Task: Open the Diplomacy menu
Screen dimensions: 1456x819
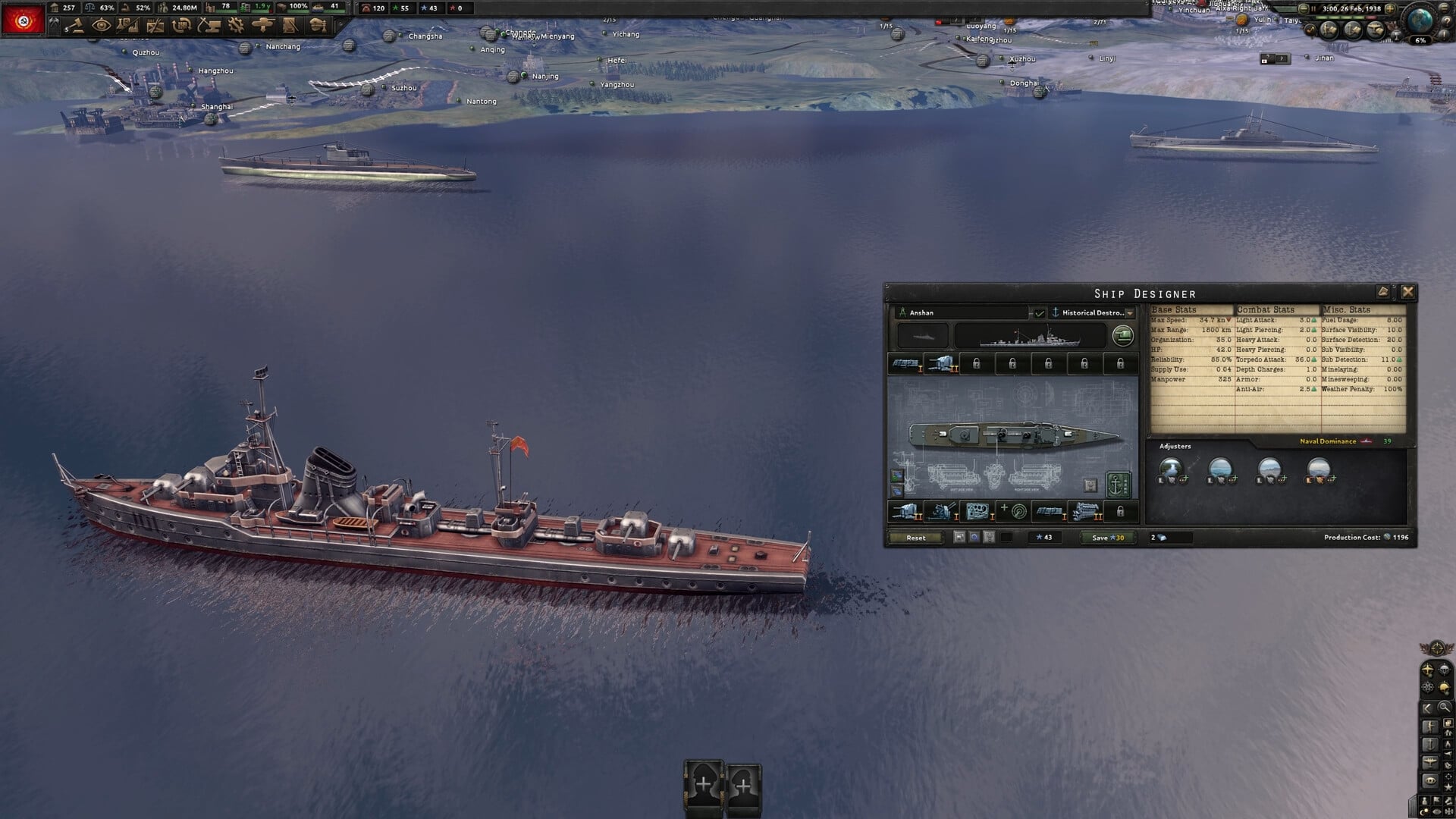Action: [101, 29]
